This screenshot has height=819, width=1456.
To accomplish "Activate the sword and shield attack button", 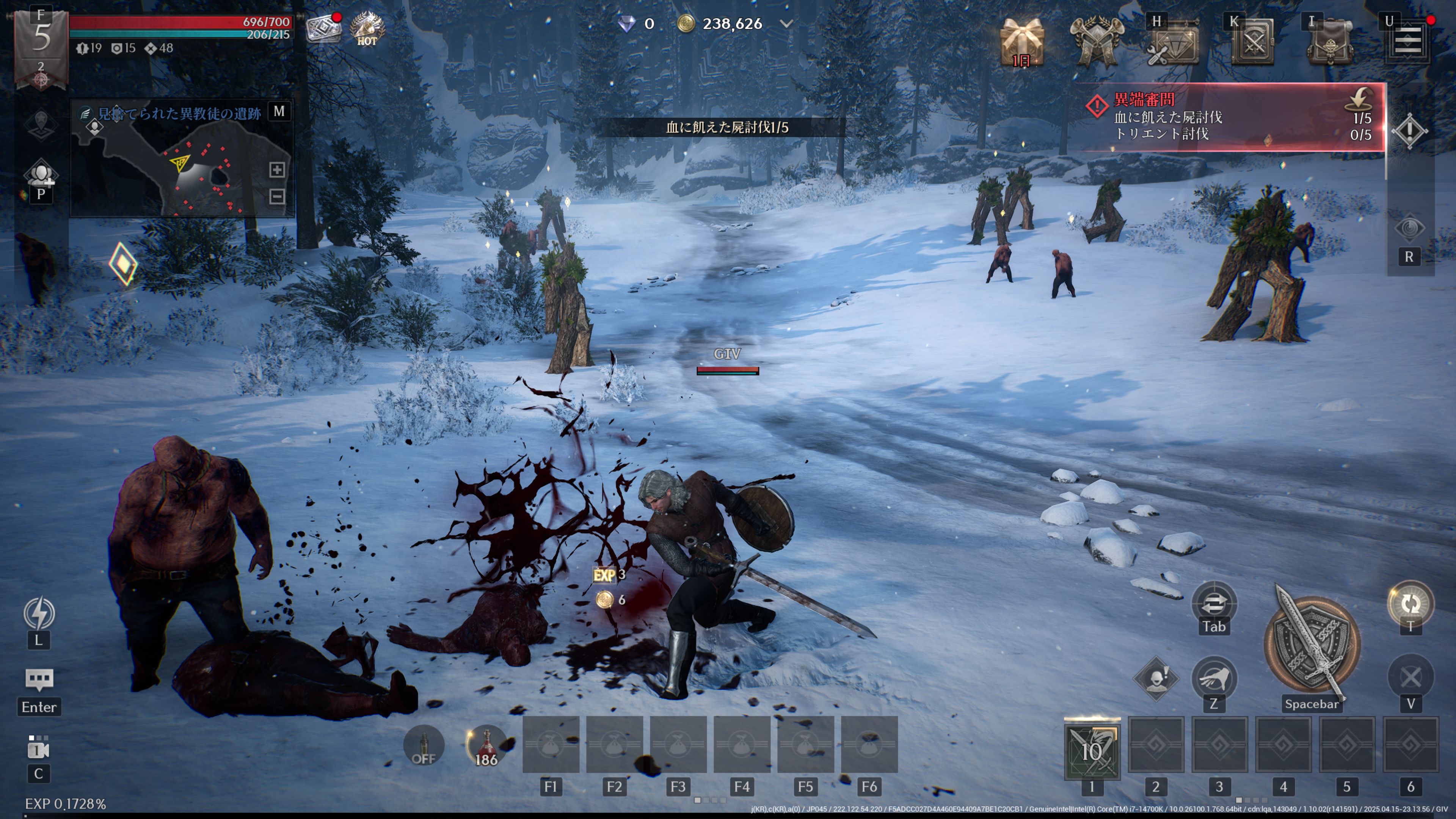I will [1311, 644].
